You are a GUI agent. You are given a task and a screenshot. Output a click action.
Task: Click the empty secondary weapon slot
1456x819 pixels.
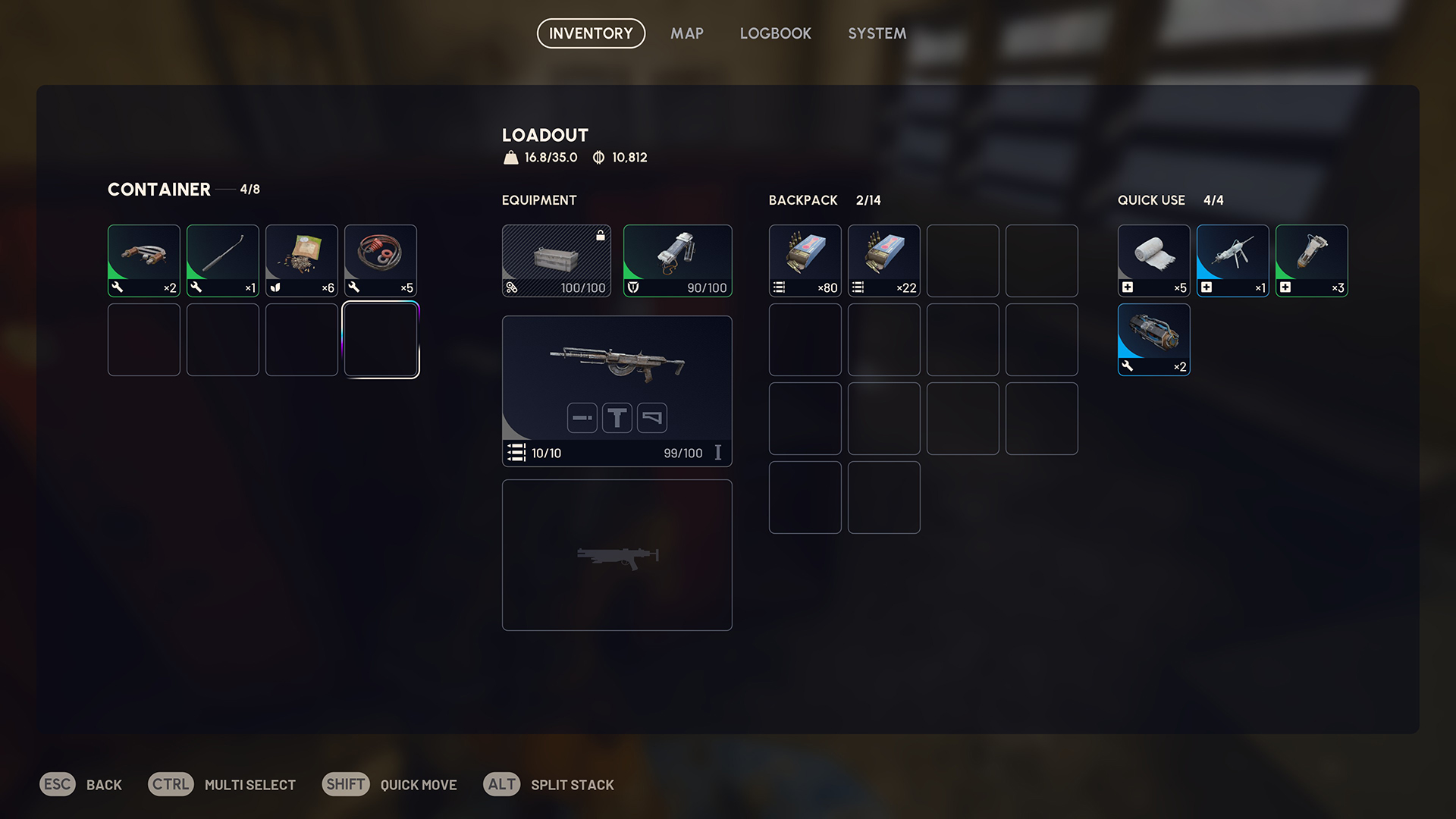tap(617, 554)
